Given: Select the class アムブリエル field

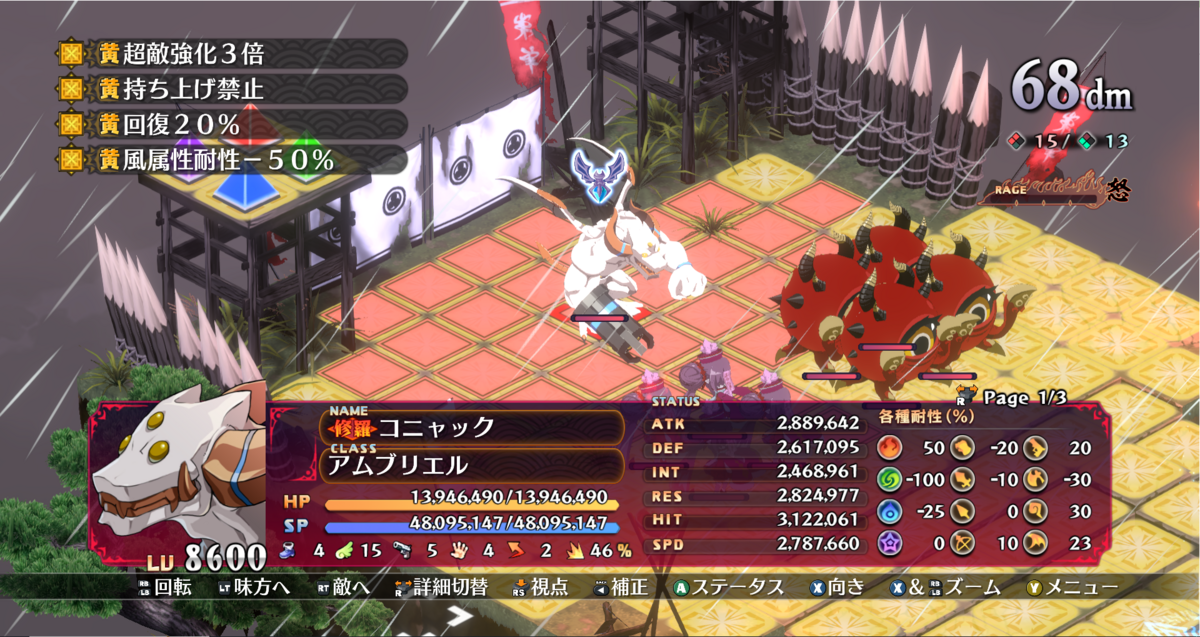Looking at the screenshot, I should [470, 465].
